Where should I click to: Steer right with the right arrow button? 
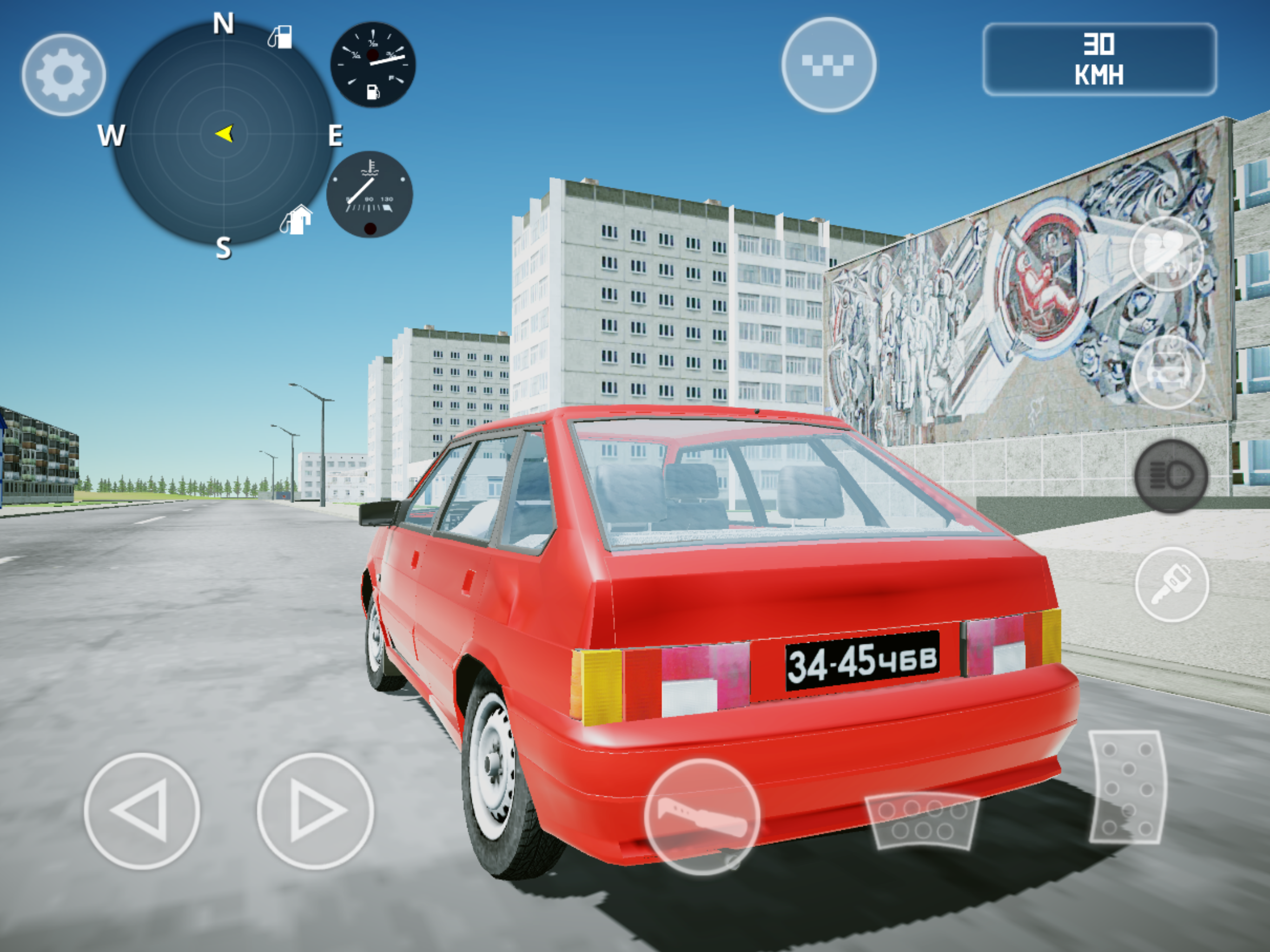pos(315,811)
